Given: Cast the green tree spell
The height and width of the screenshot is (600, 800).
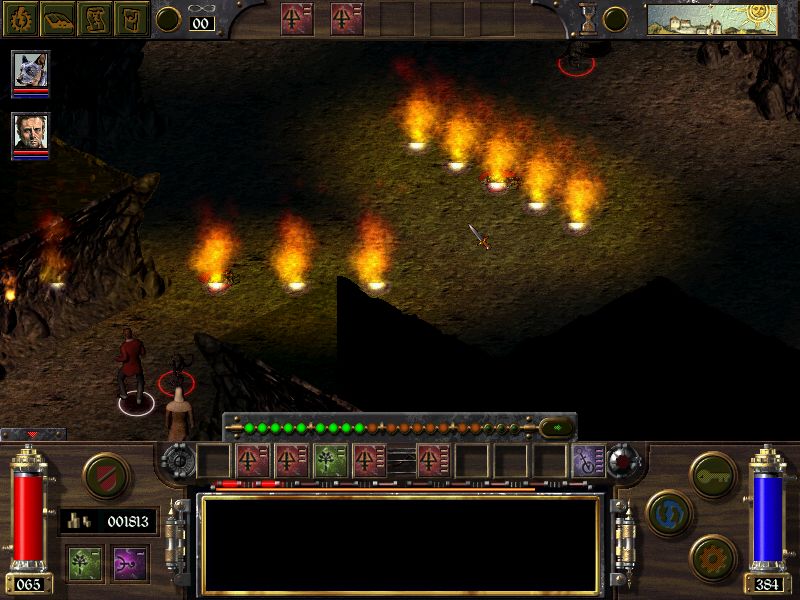Looking at the screenshot, I should pyautogui.click(x=85, y=562).
